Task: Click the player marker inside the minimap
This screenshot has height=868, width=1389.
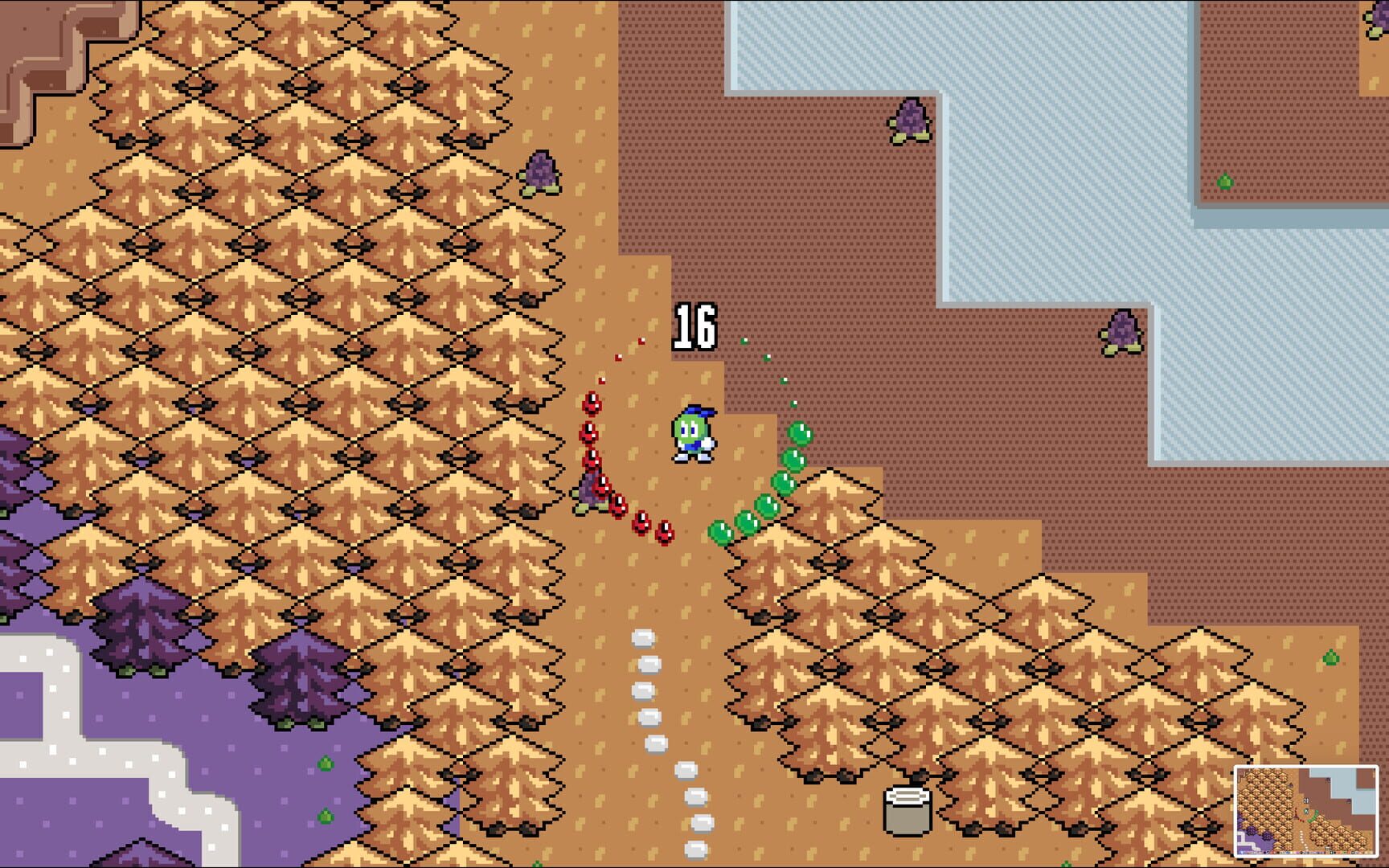Action: pyautogui.click(x=1307, y=811)
